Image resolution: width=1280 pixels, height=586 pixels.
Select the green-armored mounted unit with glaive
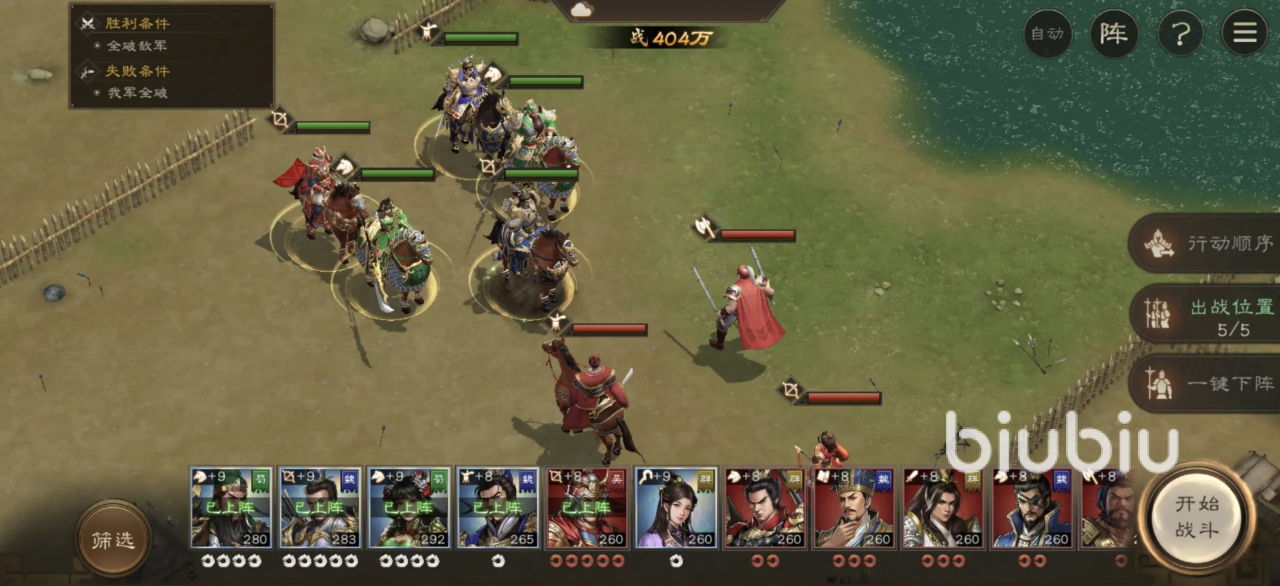point(393,258)
